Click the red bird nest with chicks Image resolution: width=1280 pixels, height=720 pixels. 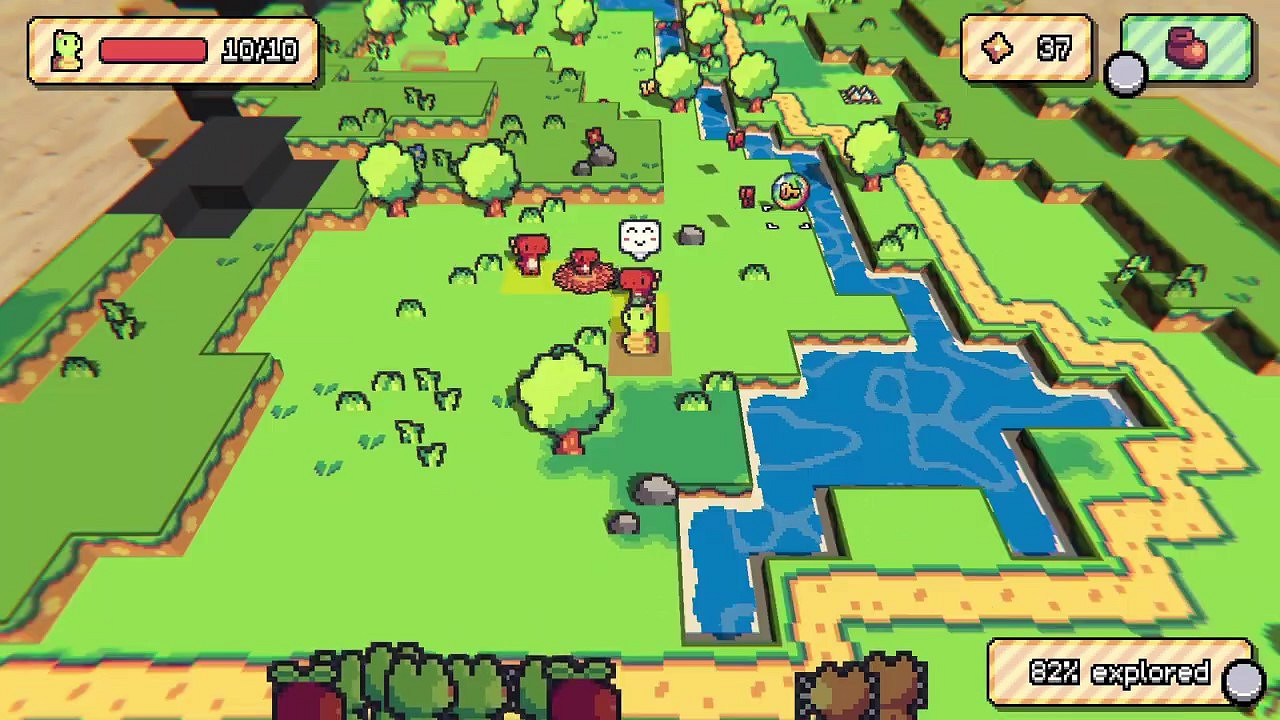(x=583, y=280)
